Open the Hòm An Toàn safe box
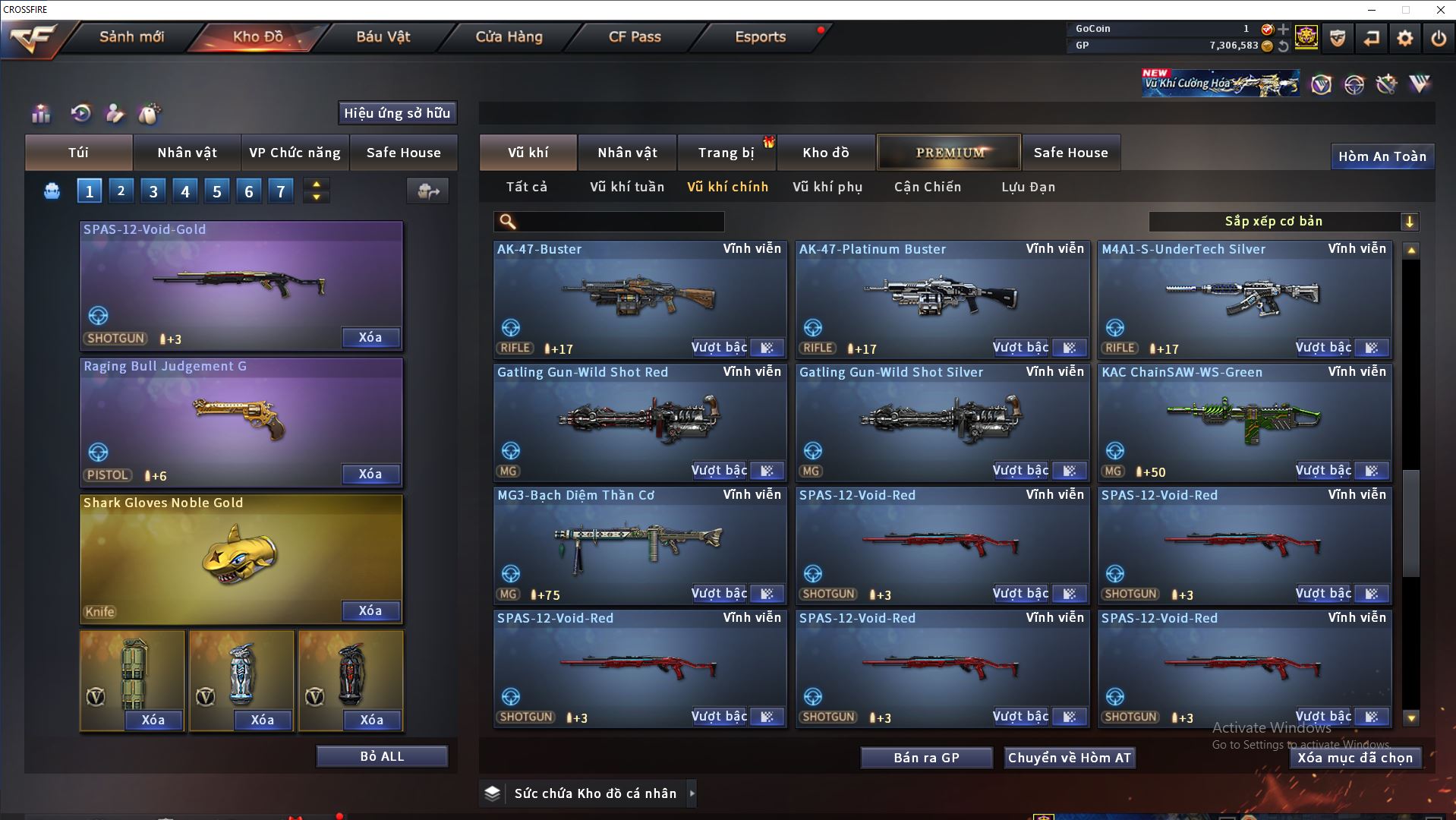This screenshot has height=820, width=1456. [x=1382, y=156]
